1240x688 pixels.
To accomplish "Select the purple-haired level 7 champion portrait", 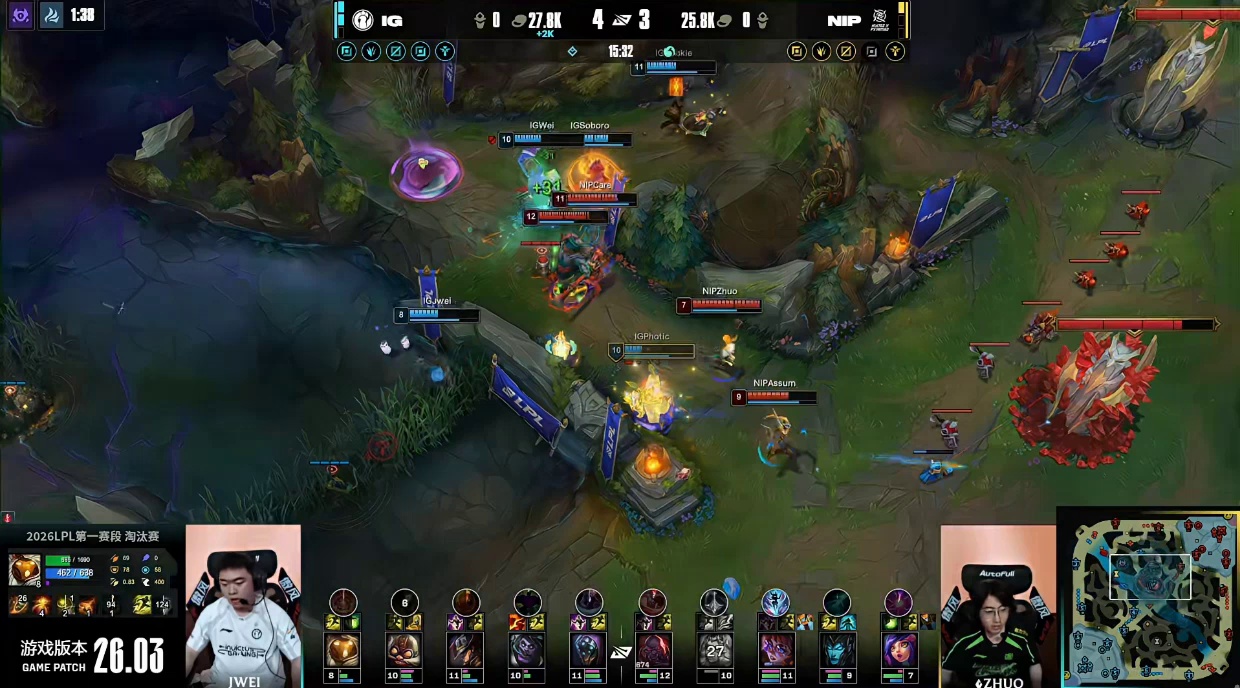I will pyautogui.click(x=899, y=650).
